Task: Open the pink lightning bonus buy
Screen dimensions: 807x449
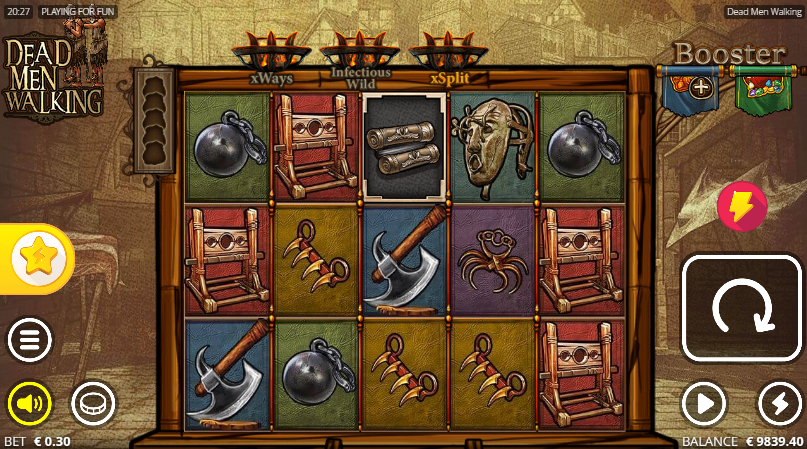Action: click(x=742, y=207)
